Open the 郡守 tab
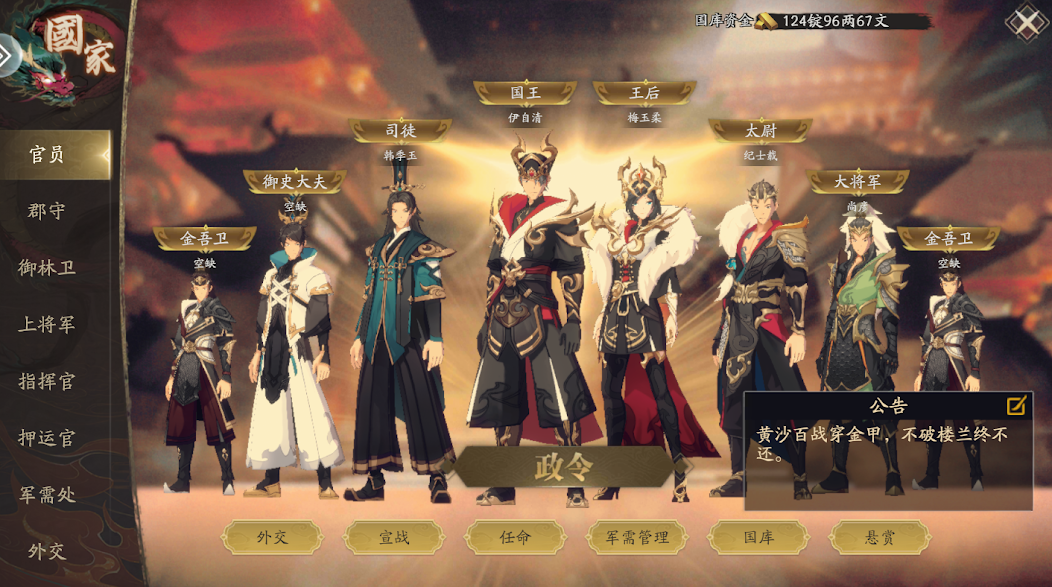Image resolution: width=1052 pixels, height=587 pixels. pos(47,211)
